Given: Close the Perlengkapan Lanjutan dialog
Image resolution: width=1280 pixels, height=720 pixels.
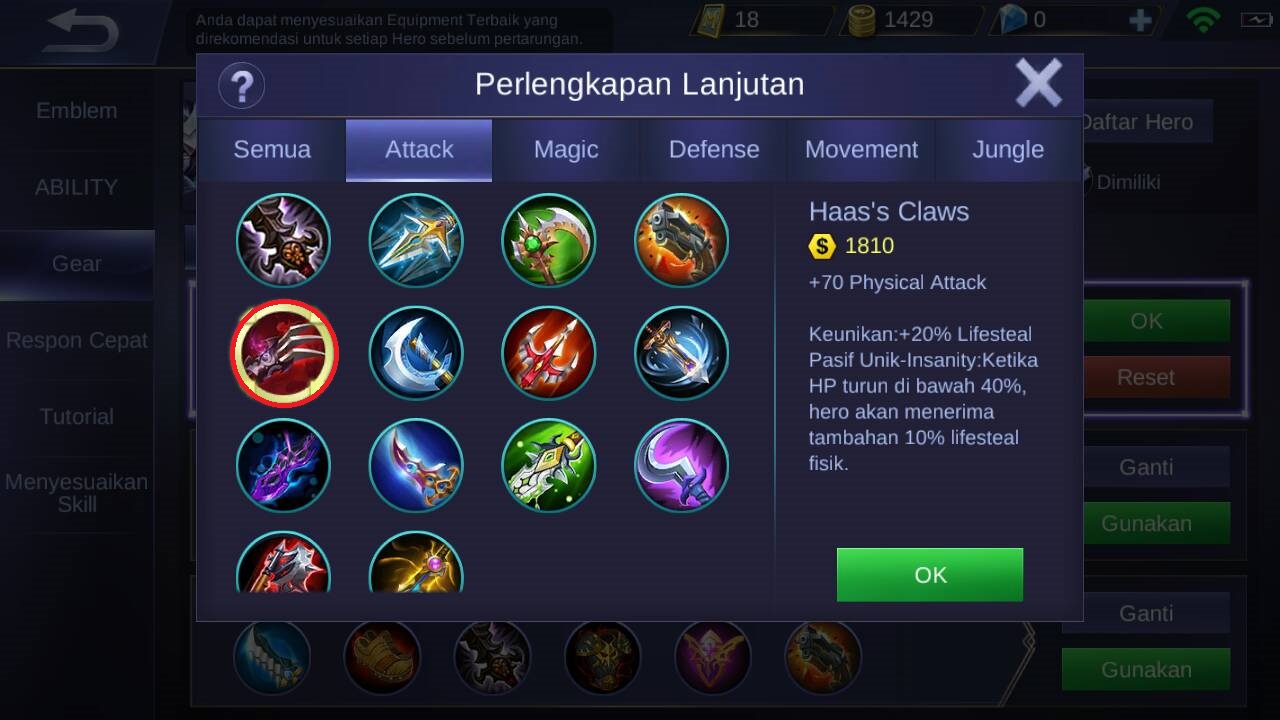Looking at the screenshot, I should coord(1038,83).
